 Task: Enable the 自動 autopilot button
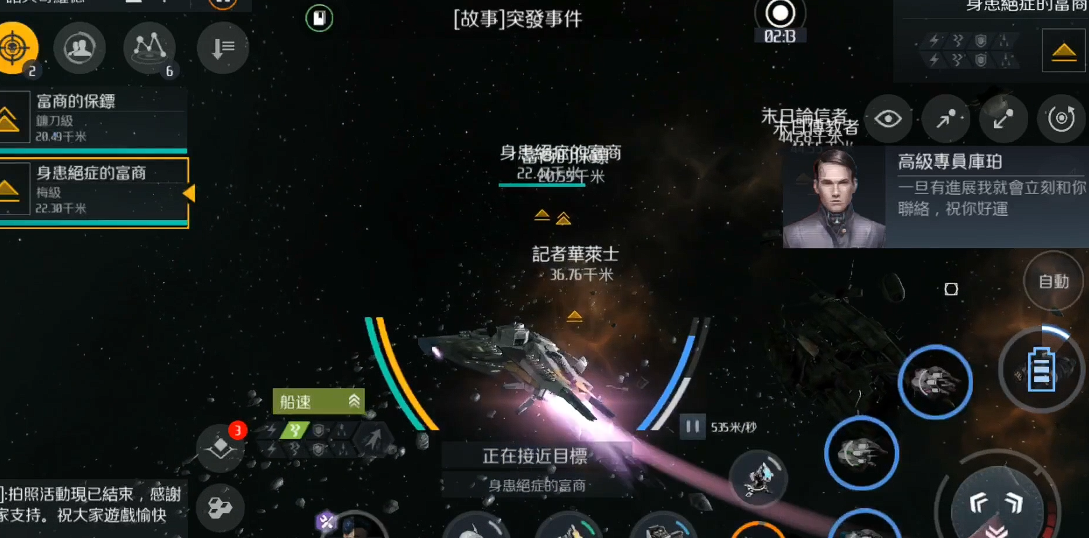coord(1053,282)
